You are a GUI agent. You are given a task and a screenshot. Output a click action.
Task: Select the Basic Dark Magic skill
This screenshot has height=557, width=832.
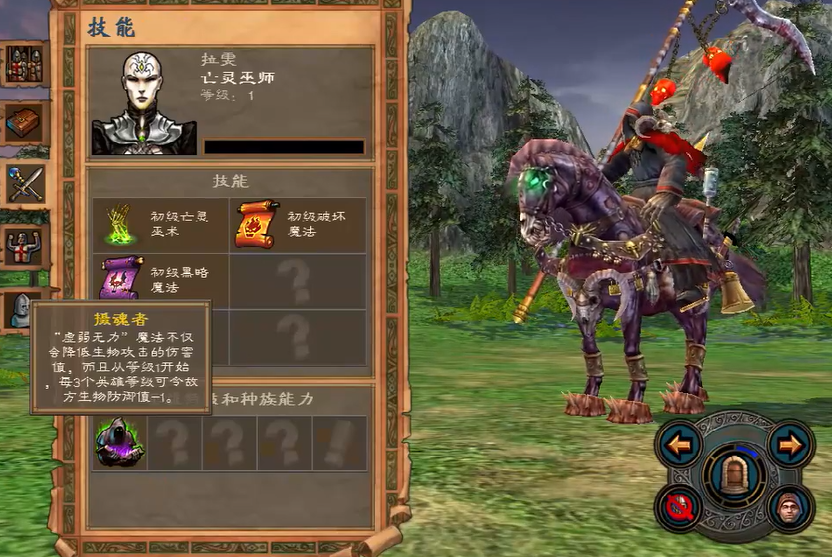(x=121, y=279)
